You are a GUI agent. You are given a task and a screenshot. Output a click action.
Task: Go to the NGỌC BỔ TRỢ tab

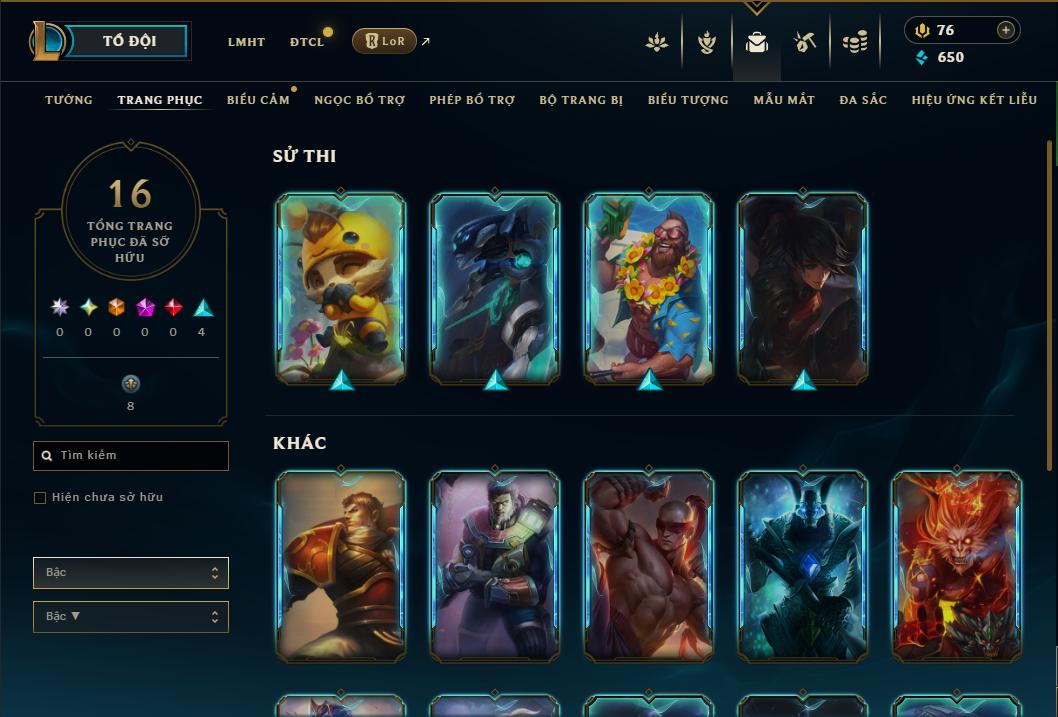tap(359, 100)
